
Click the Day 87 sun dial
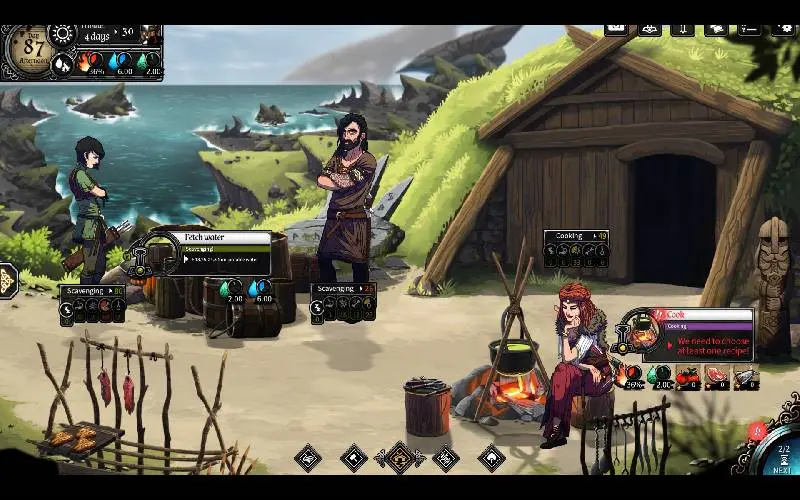(34, 46)
